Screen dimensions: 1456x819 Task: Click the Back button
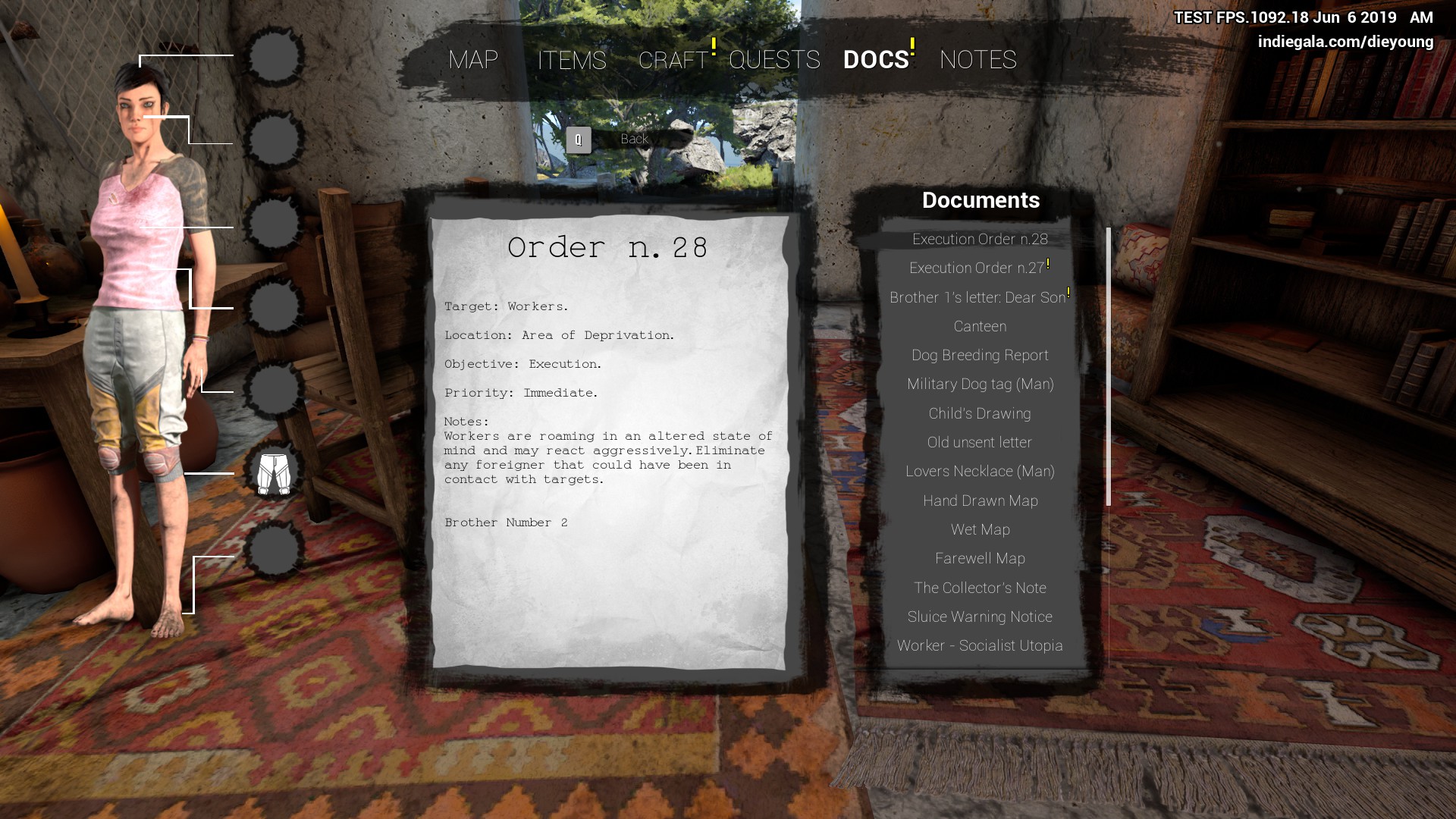click(x=634, y=139)
